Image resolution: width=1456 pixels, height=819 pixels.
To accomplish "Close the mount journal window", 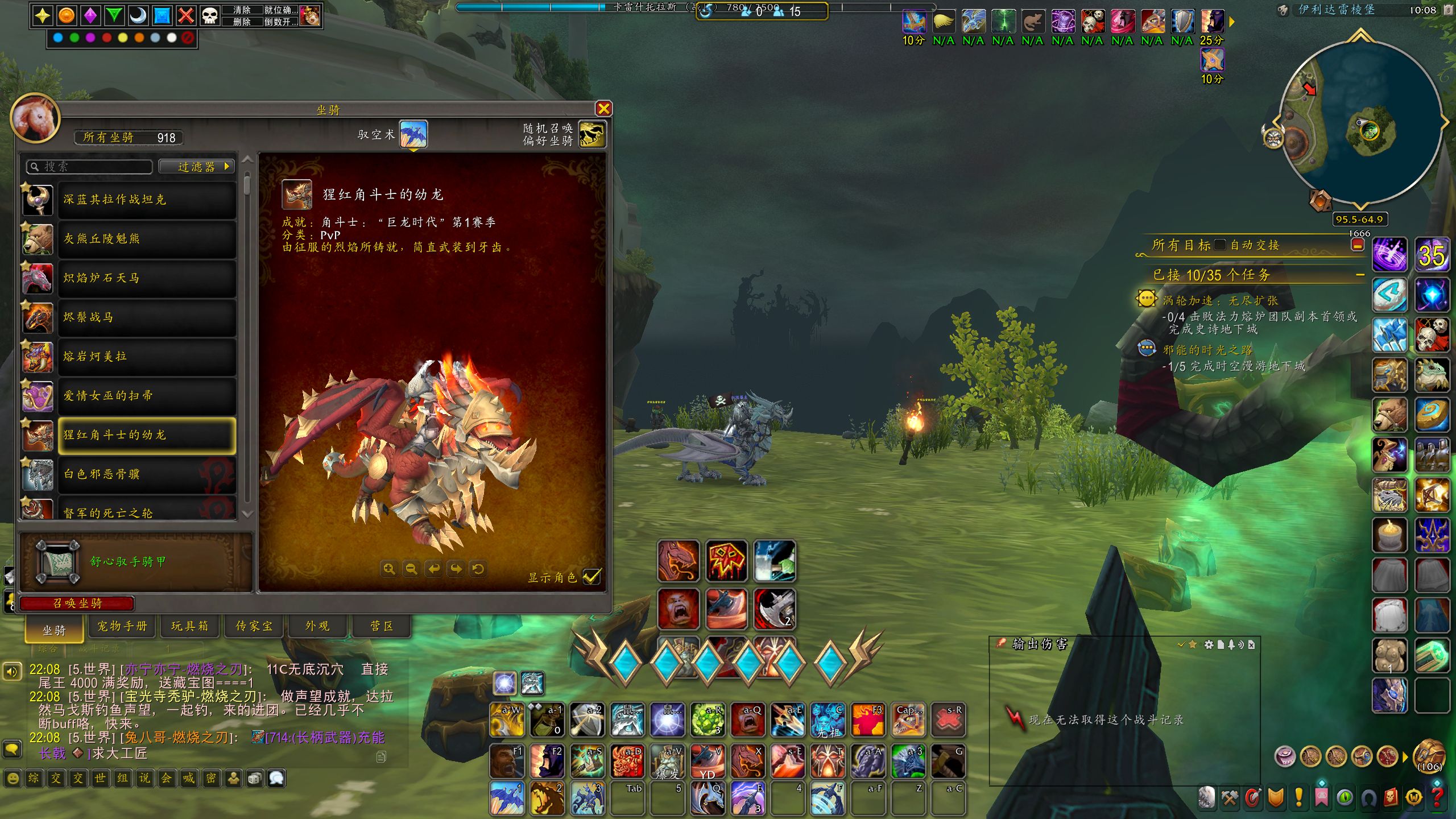I will pos(603,109).
